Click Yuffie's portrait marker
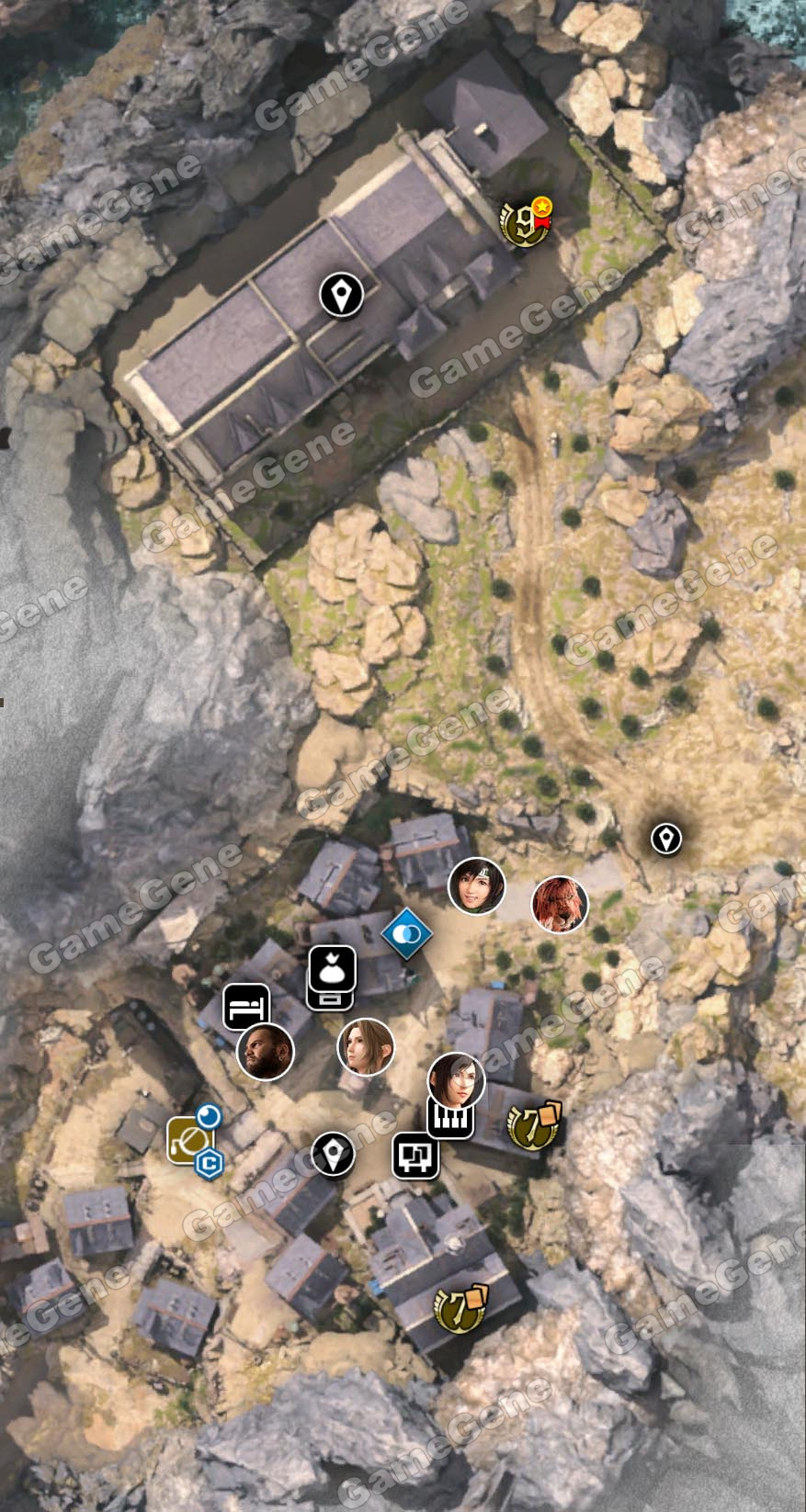Image resolution: width=806 pixels, height=1512 pixels. [x=476, y=886]
